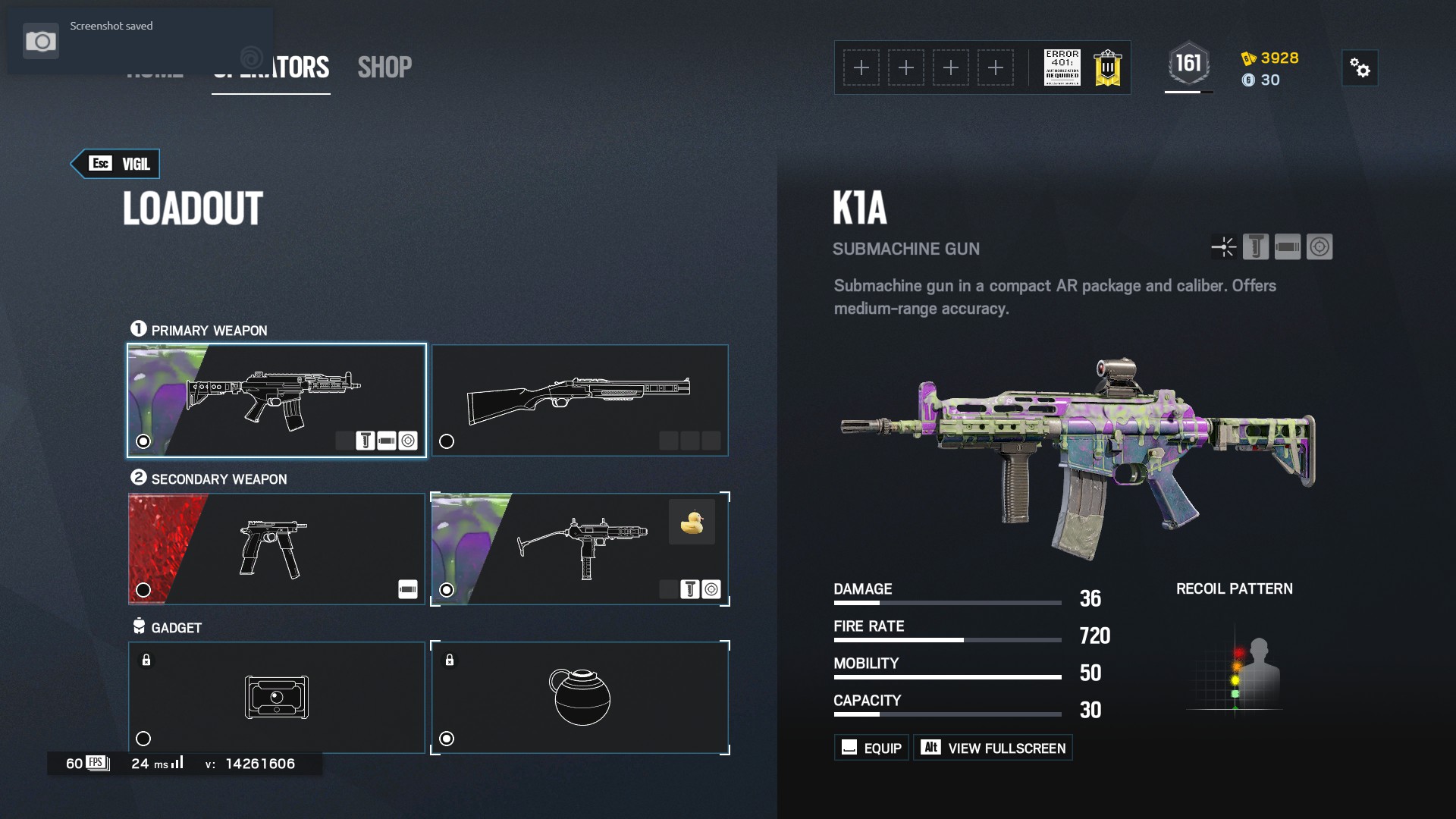Open the yellow squad banner icon
1456x819 pixels.
pos(1107,68)
